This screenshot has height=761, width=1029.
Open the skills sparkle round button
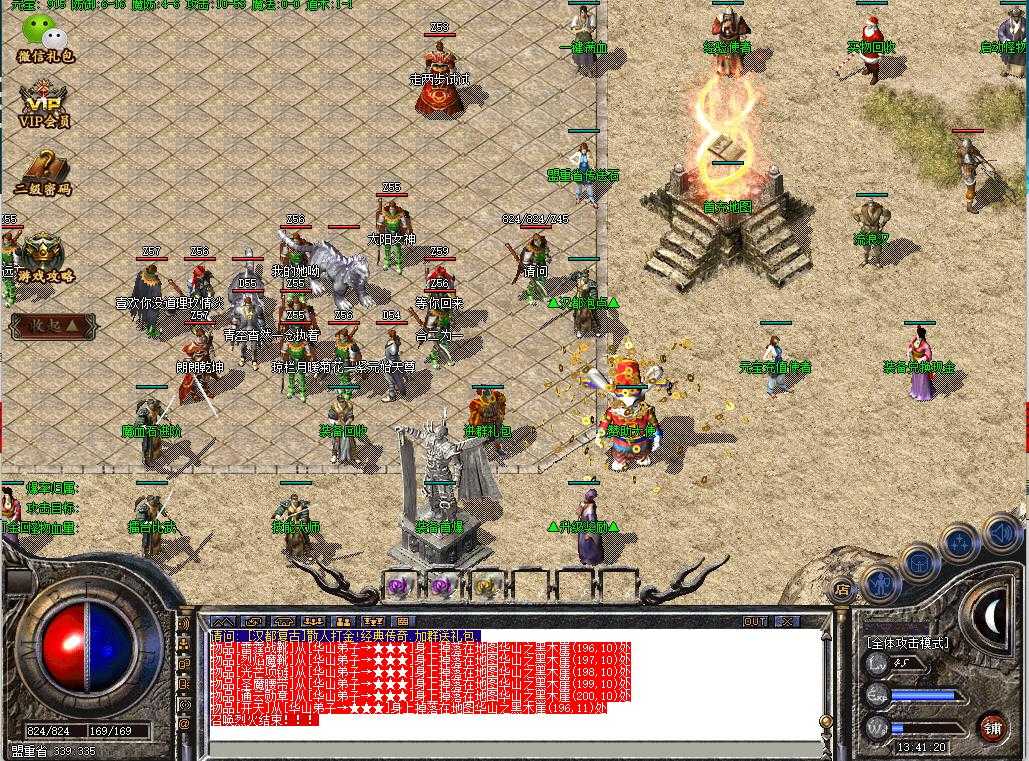[x=960, y=543]
